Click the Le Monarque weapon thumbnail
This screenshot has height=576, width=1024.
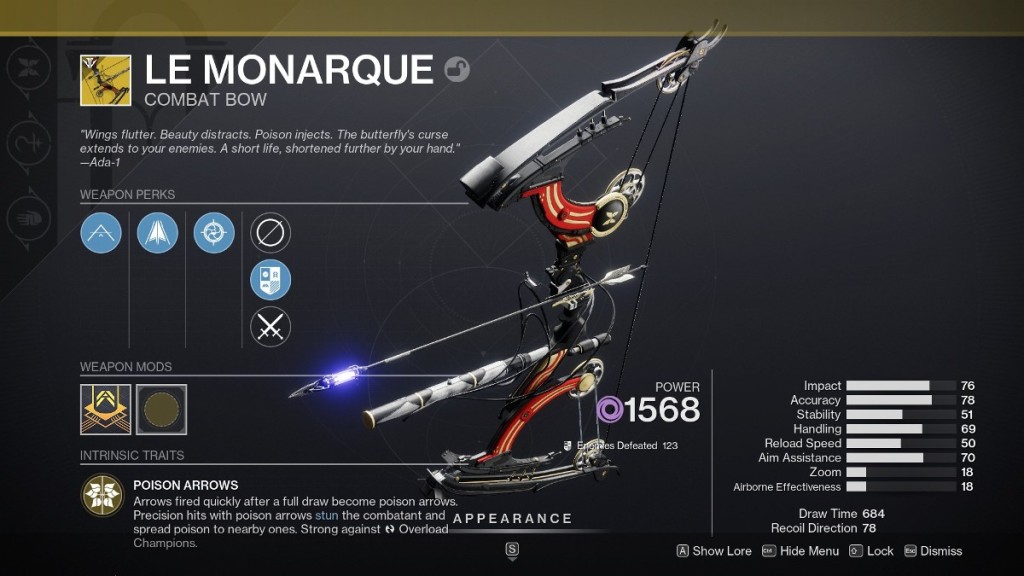click(x=105, y=81)
